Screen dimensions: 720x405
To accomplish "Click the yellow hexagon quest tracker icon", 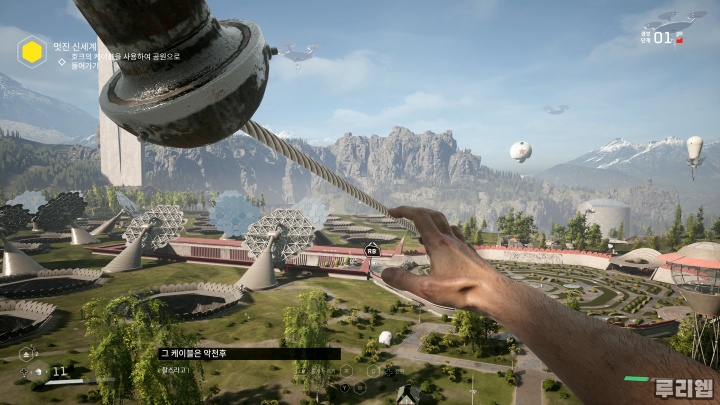I will pos(32,51).
